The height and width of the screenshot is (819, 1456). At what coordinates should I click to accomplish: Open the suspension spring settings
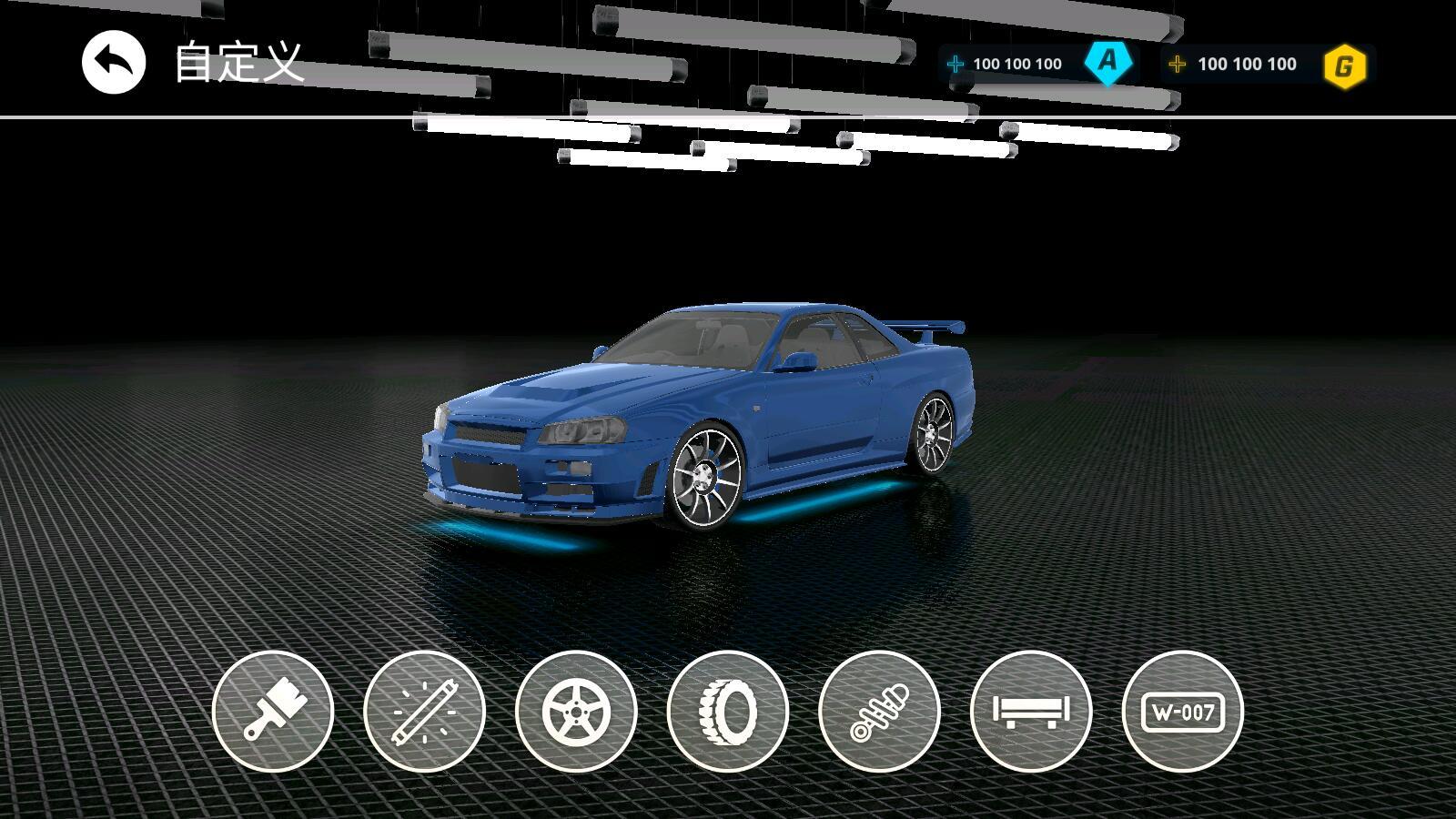point(879,711)
